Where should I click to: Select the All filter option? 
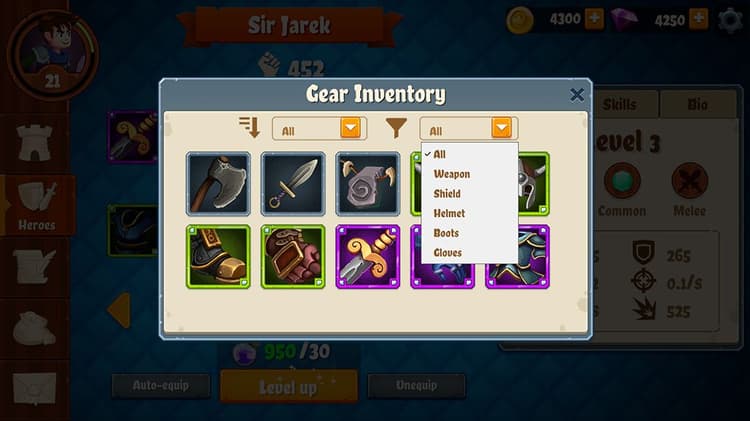pyautogui.click(x=439, y=155)
